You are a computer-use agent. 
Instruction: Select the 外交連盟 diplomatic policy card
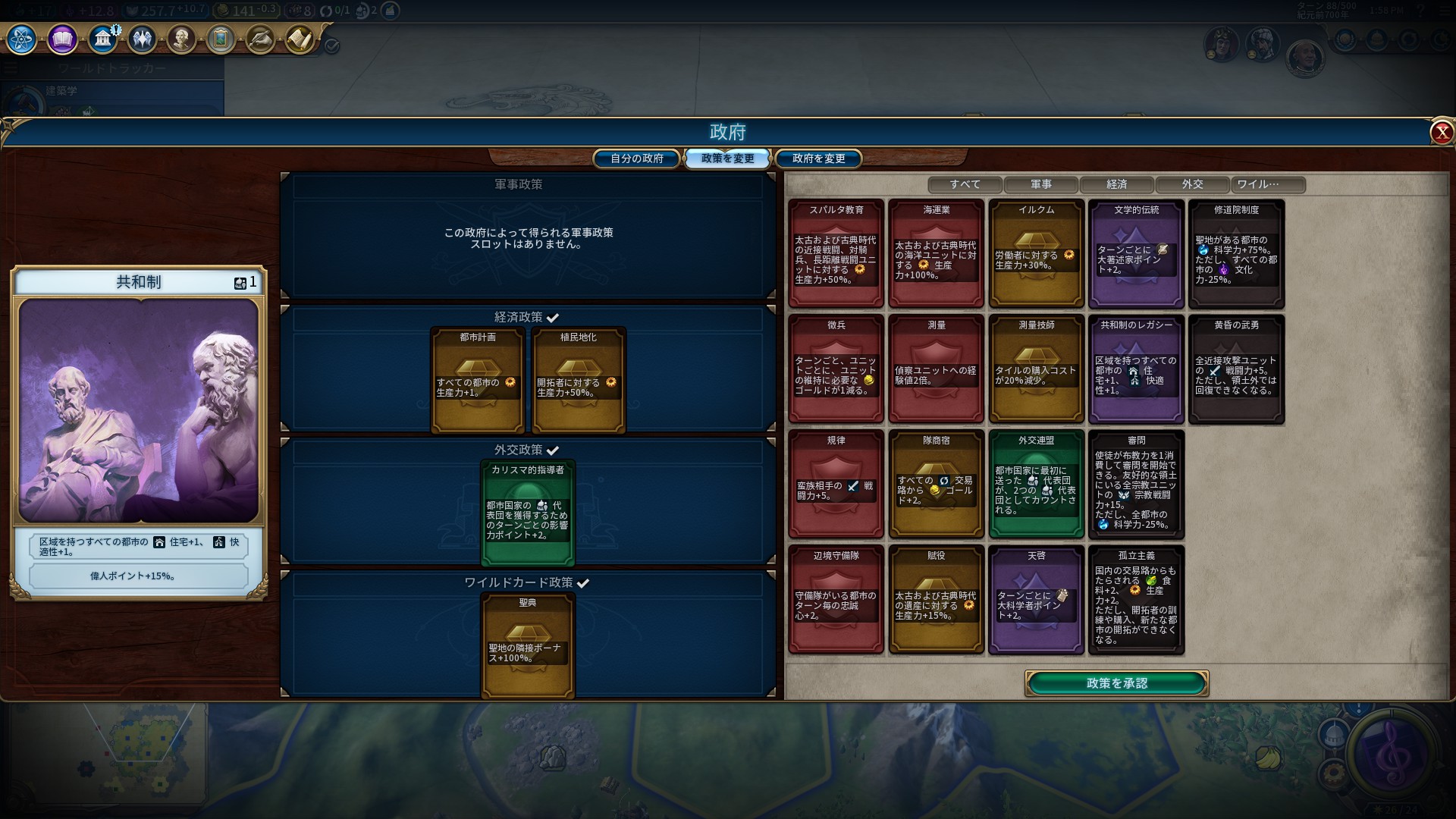1037,484
